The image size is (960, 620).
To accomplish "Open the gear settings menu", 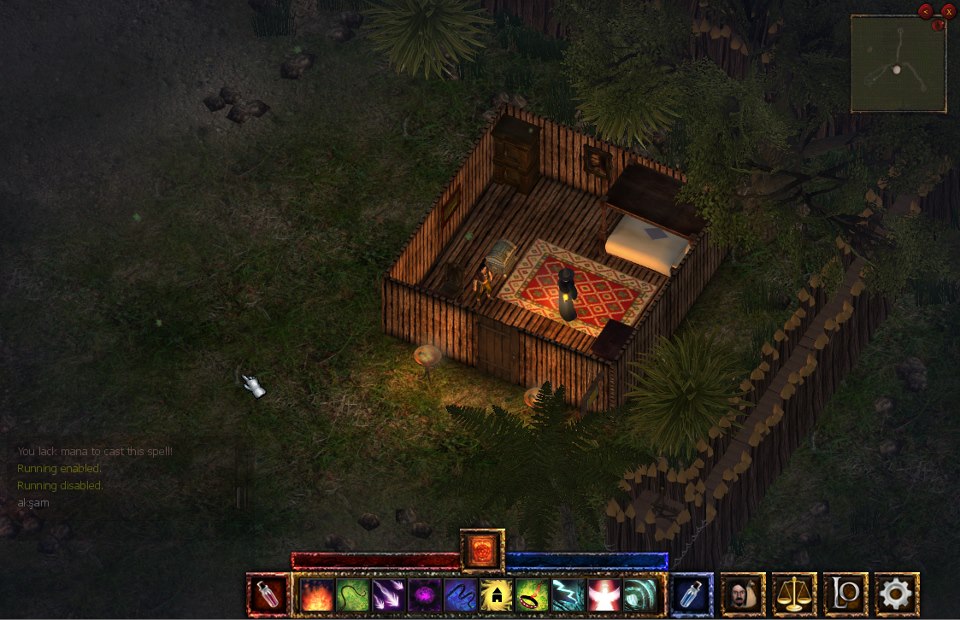I will pos(896,594).
